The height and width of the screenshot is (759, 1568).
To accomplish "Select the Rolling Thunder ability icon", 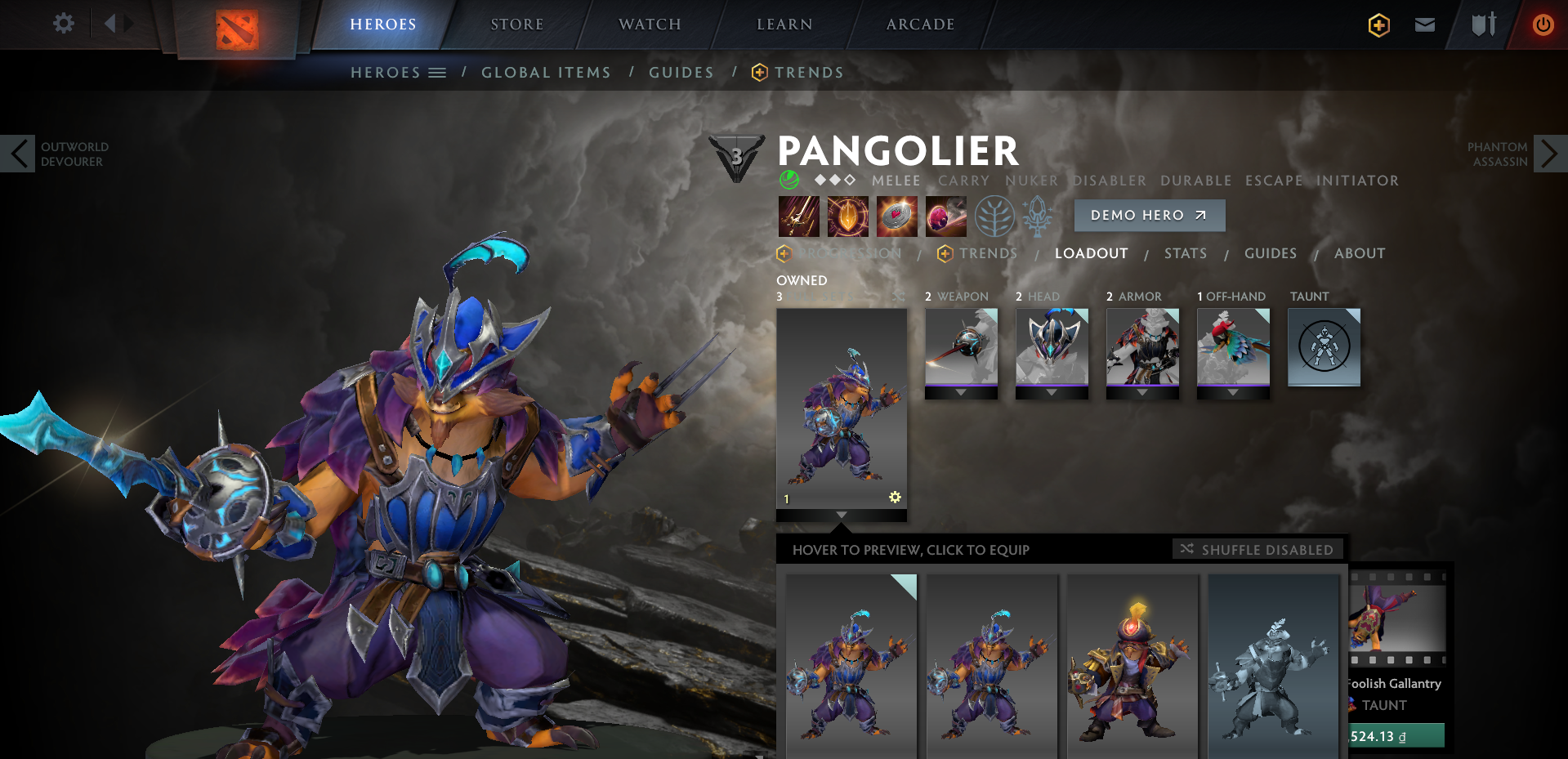I will 946,217.
